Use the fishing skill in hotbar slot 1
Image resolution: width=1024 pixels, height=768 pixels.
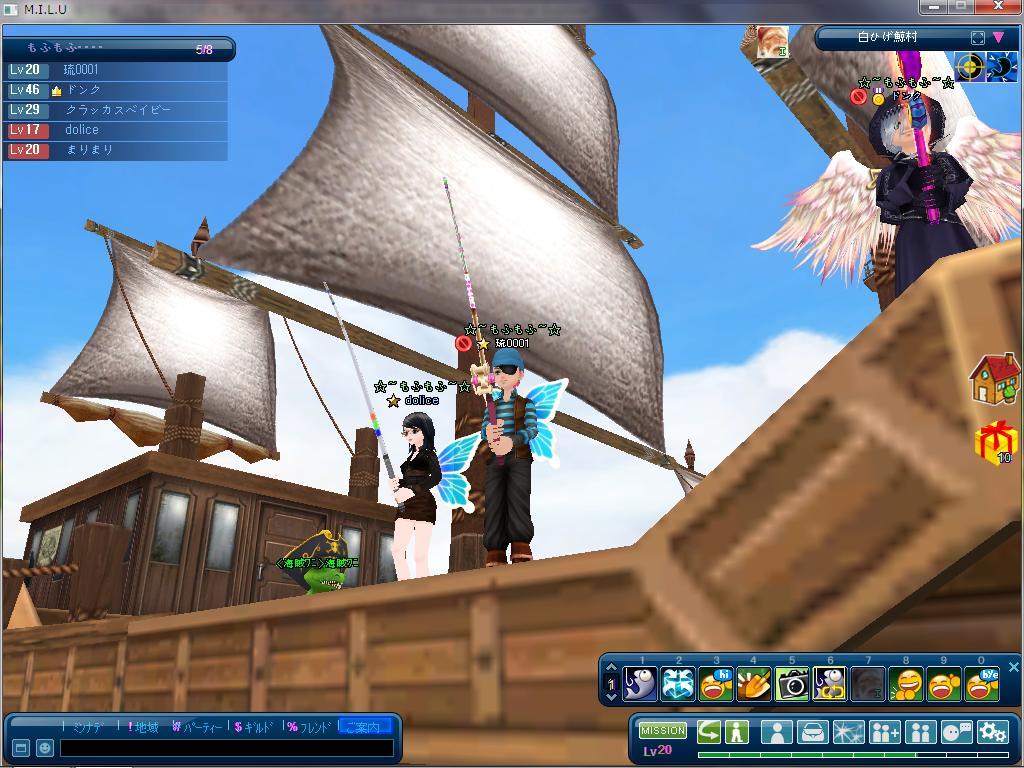[x=640, y=684]
